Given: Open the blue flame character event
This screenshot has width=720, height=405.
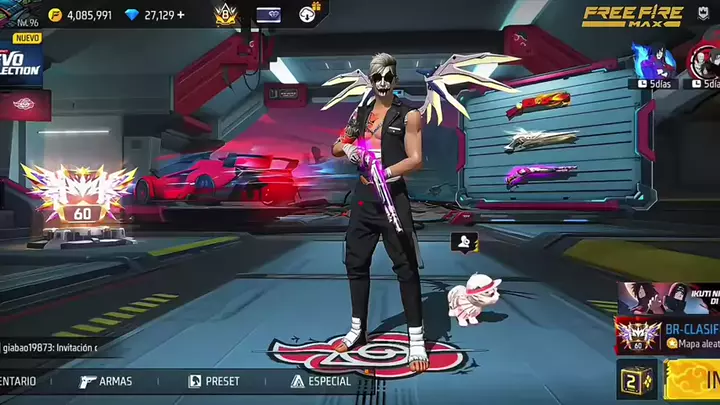Looking at the screenshot, I should [x=655, y=60].
